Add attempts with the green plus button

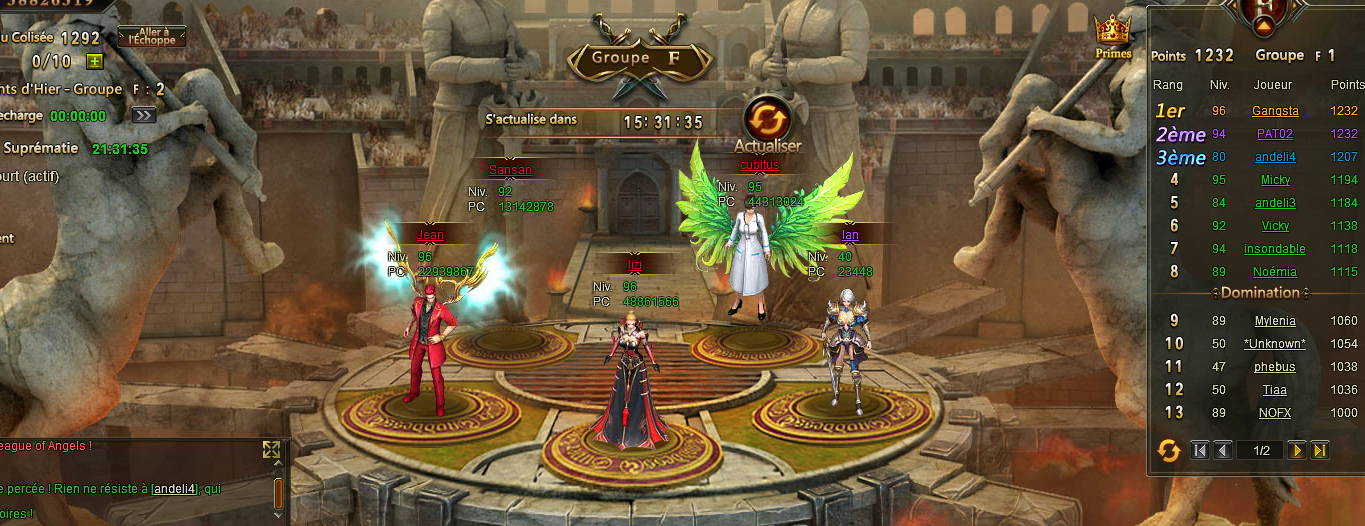point(95,62)
